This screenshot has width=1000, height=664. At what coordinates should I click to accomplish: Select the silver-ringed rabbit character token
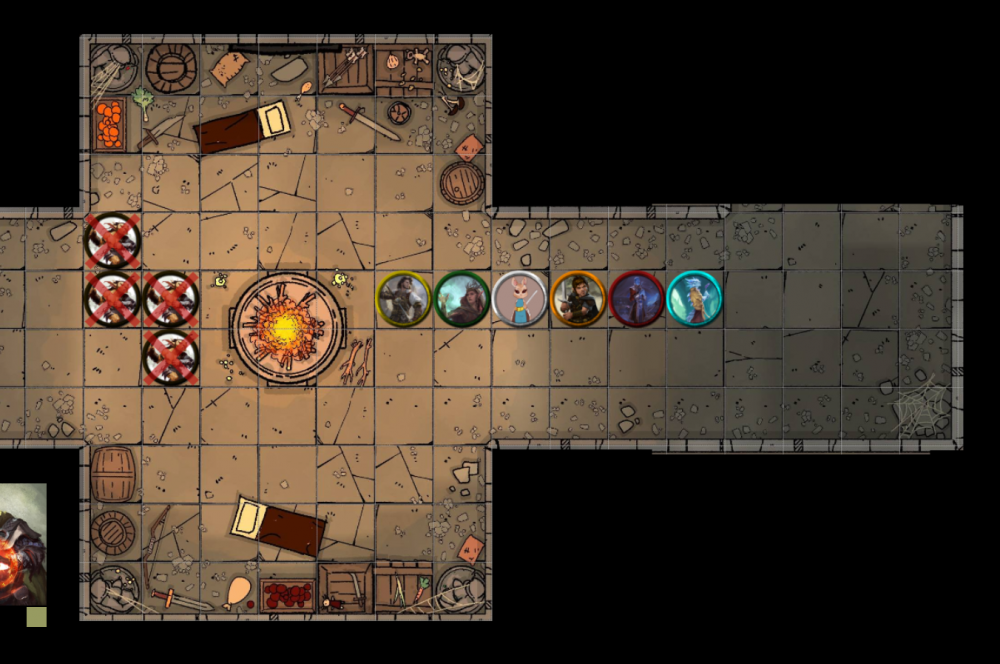click(x=520, y=298)
